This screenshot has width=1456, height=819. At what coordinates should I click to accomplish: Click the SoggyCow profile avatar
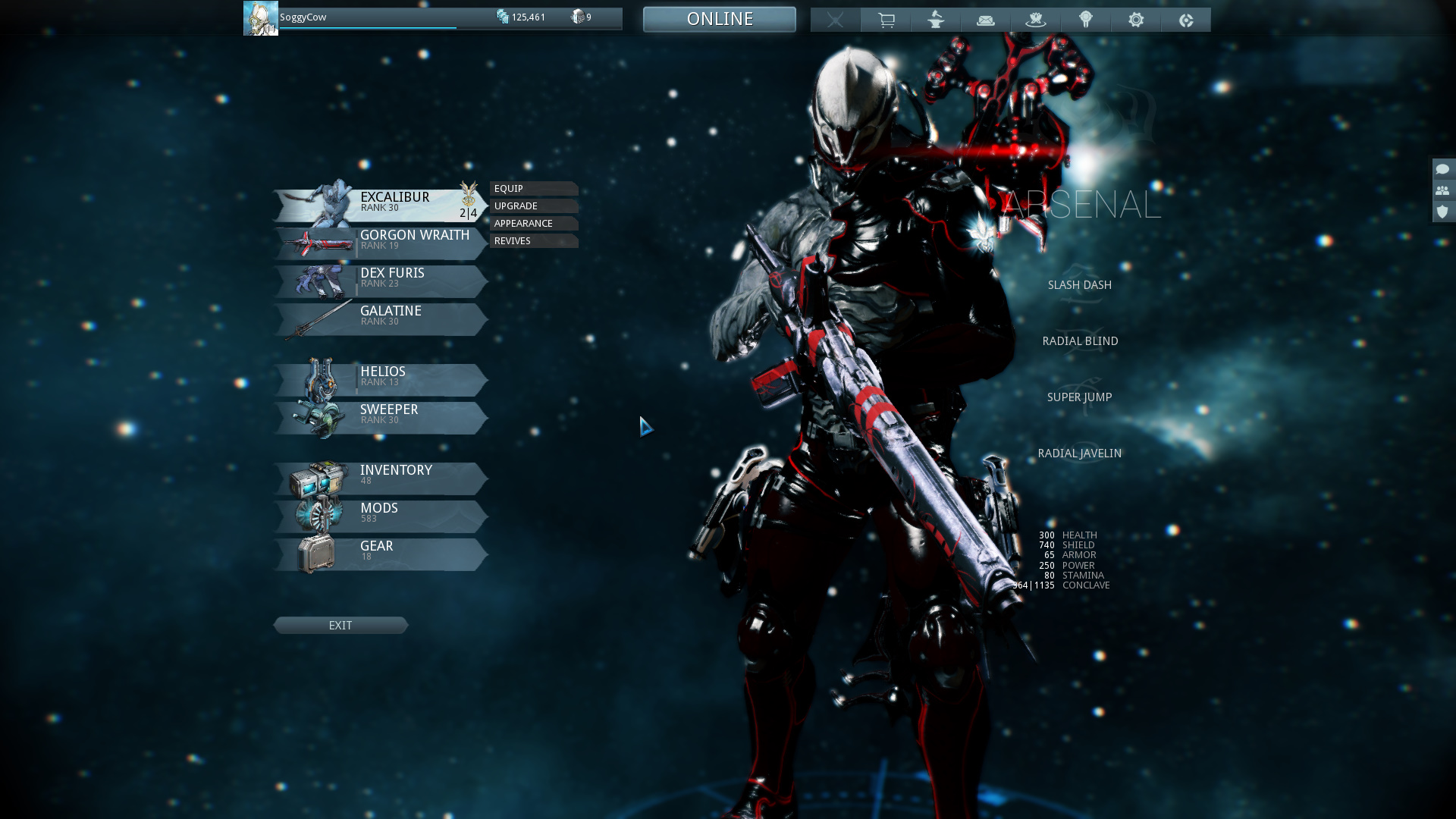tap(260, 18)
